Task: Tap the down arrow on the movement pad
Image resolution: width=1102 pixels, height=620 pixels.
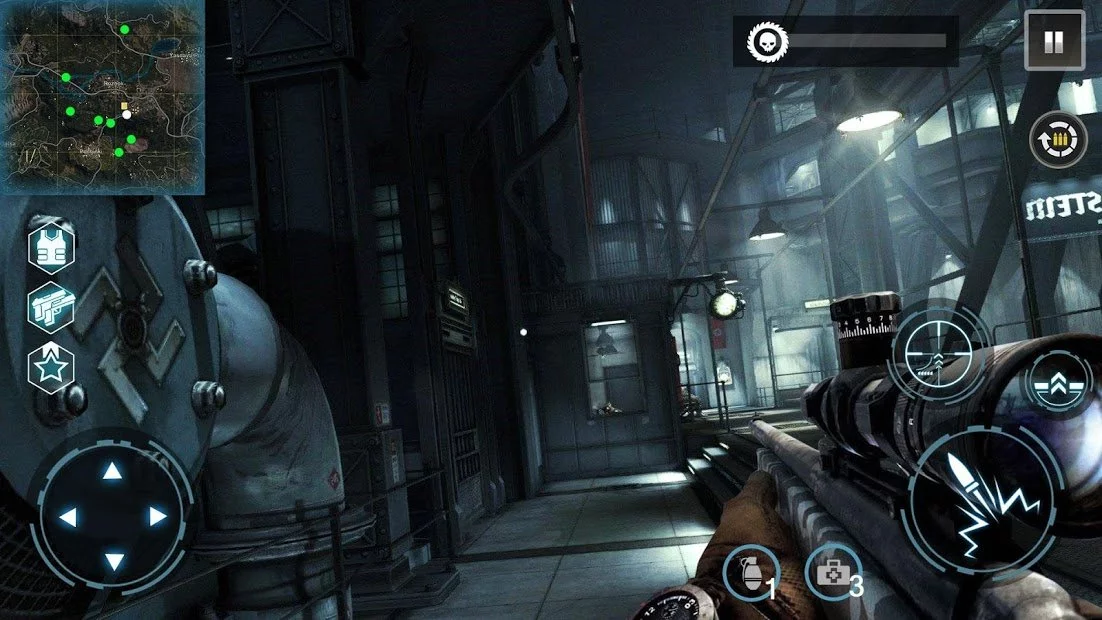Action: pos(113,562)
